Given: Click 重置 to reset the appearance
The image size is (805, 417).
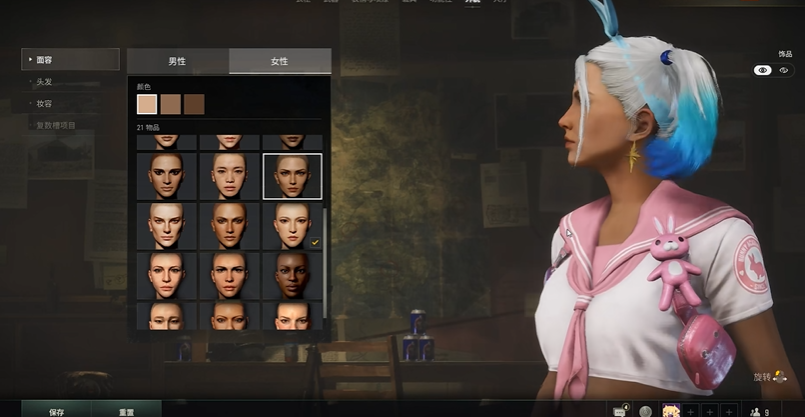Looking at the screenshot, I should point(126,410).
